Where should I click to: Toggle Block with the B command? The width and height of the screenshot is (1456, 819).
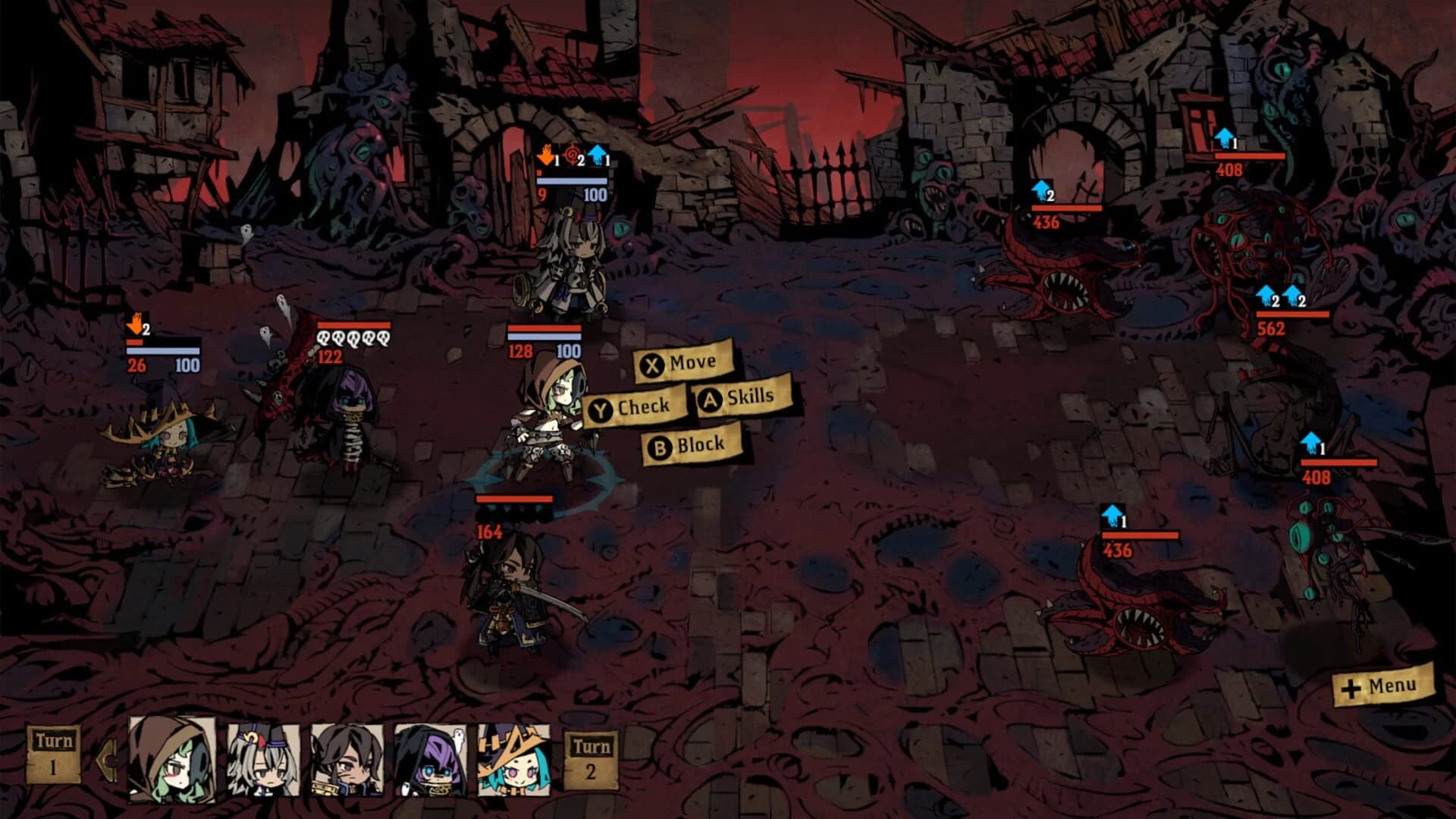pyautogui.click(x=687, y=446)
